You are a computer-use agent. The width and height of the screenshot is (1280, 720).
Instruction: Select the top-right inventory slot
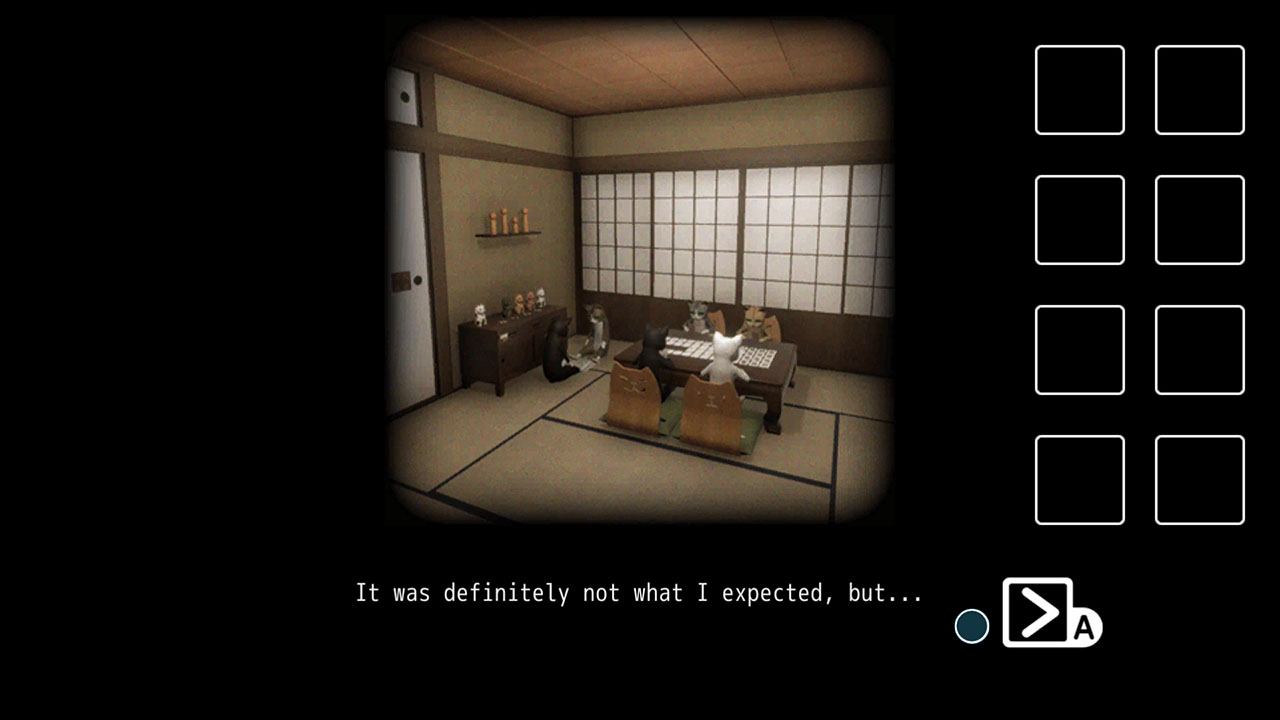[x=1199, y=90]
